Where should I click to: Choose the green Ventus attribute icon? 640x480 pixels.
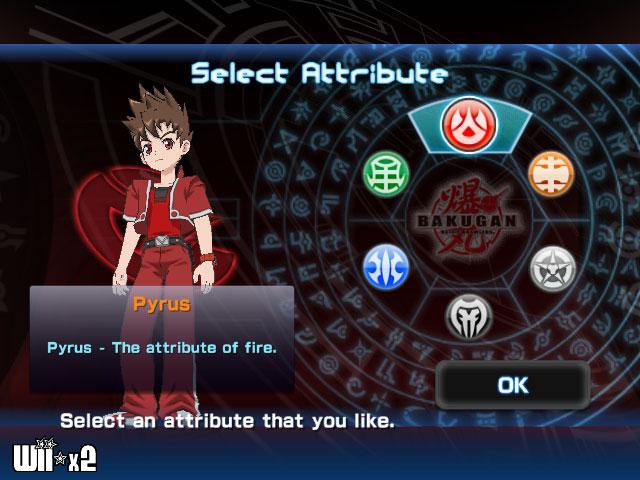click(x=383, y=173)
